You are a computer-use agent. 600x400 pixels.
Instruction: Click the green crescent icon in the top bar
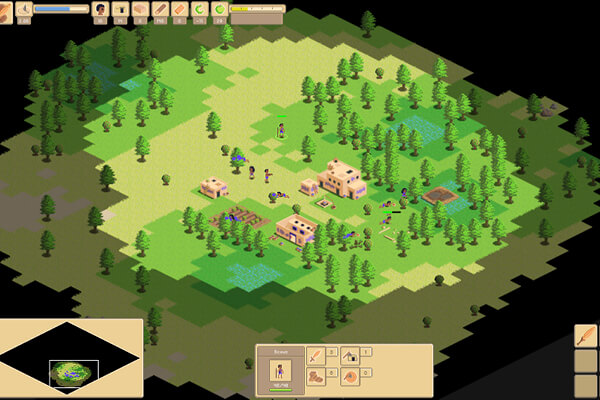click(199, 9)
